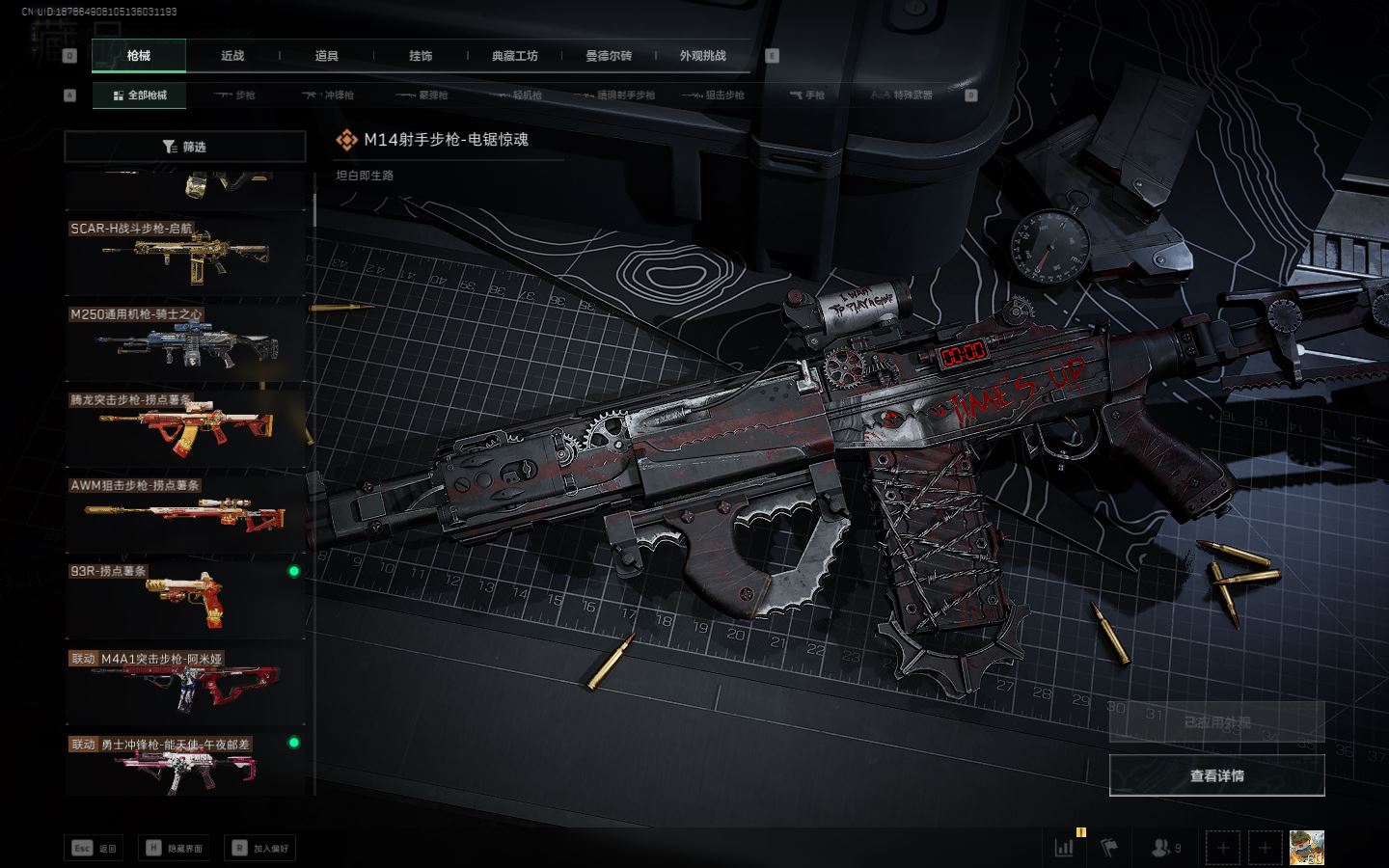The image size is (1389, 868).
Task: Open the 典藏工坊 workshop tab
Action: point(515,56)
